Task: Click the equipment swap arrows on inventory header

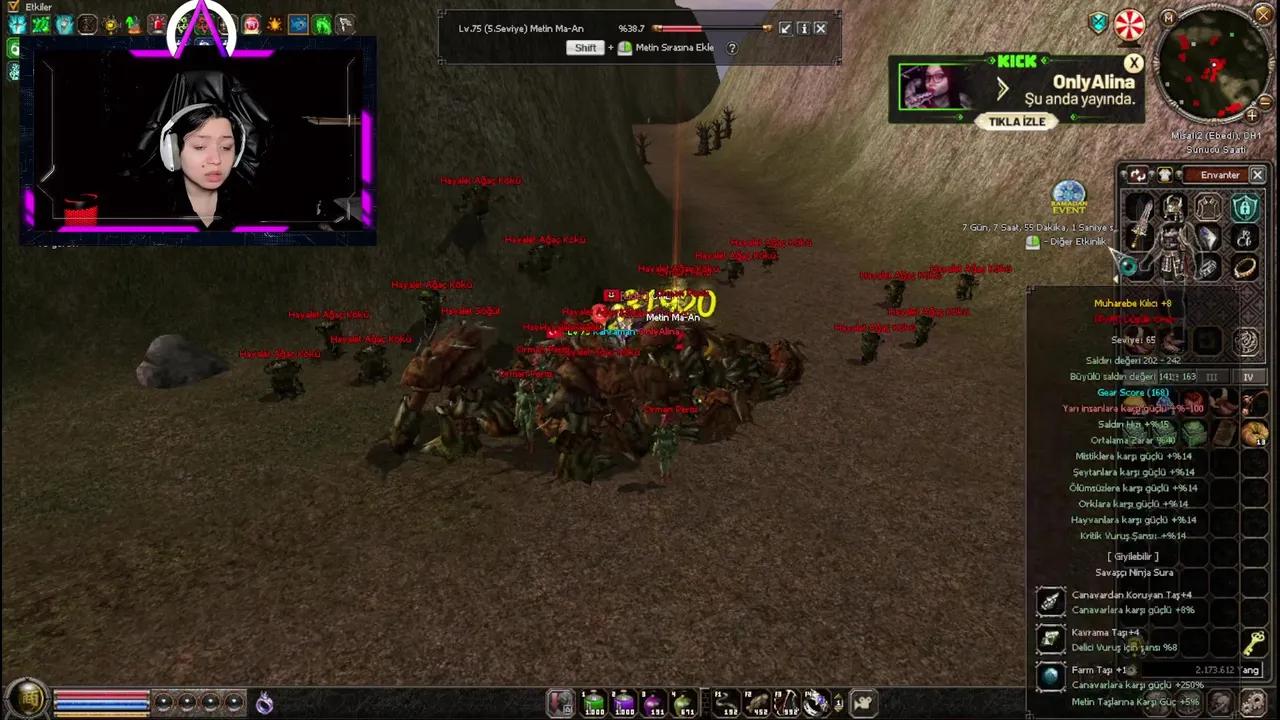Action: pyautogui.click(x=1138, y=176)
